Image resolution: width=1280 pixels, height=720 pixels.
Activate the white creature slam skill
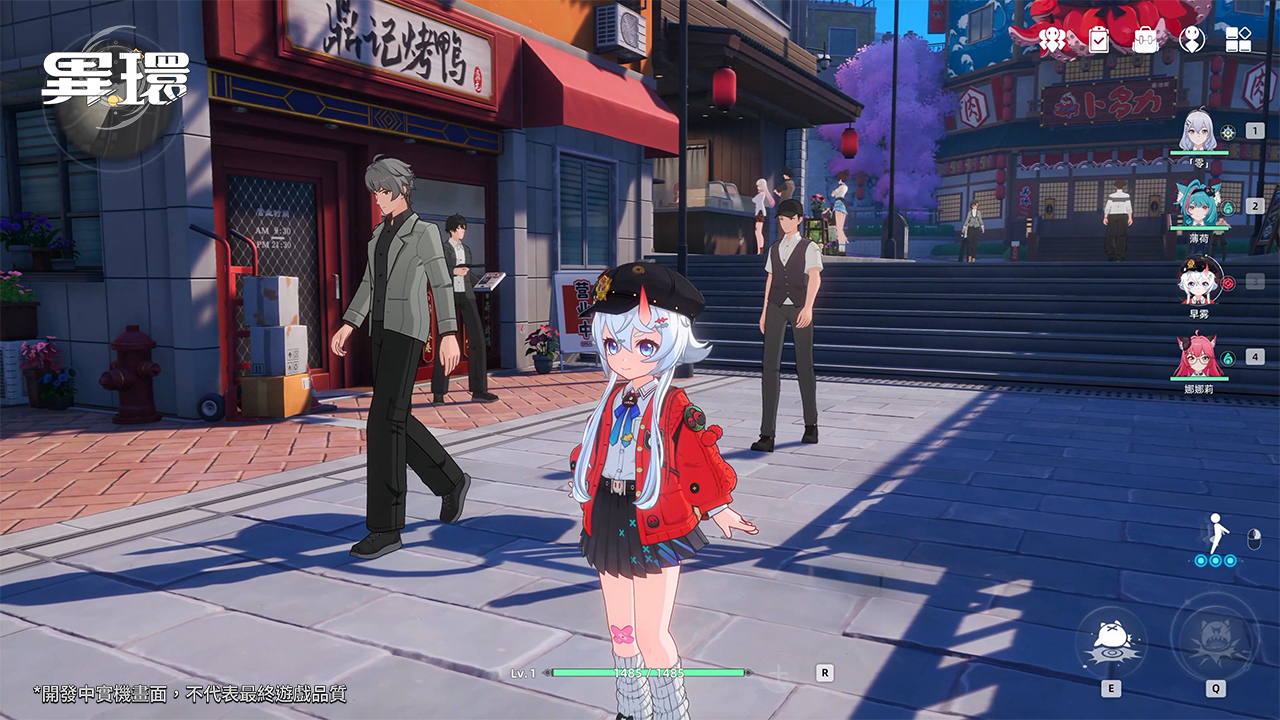point(1111,640)
